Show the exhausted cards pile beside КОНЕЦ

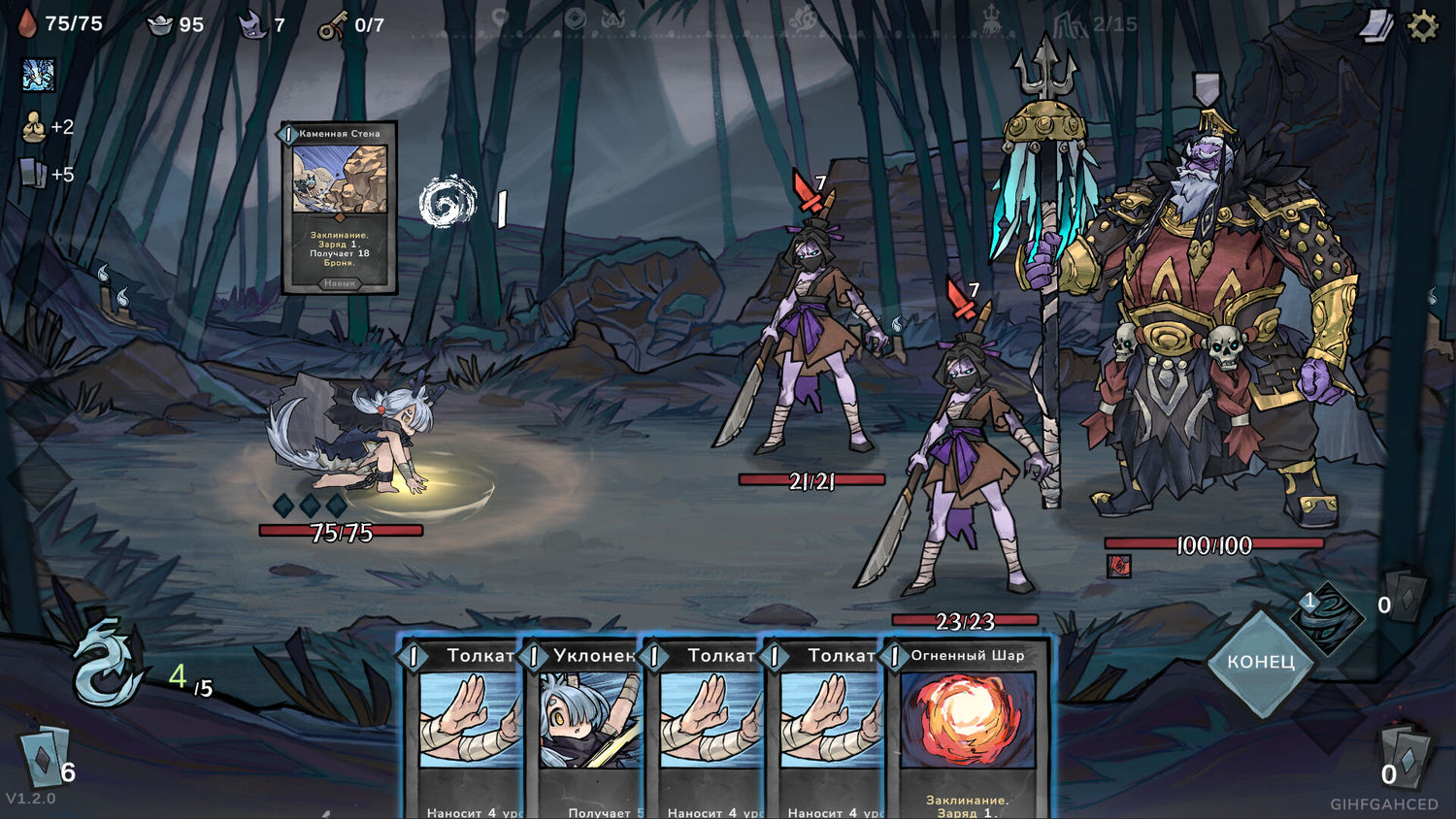(1405, 594)
